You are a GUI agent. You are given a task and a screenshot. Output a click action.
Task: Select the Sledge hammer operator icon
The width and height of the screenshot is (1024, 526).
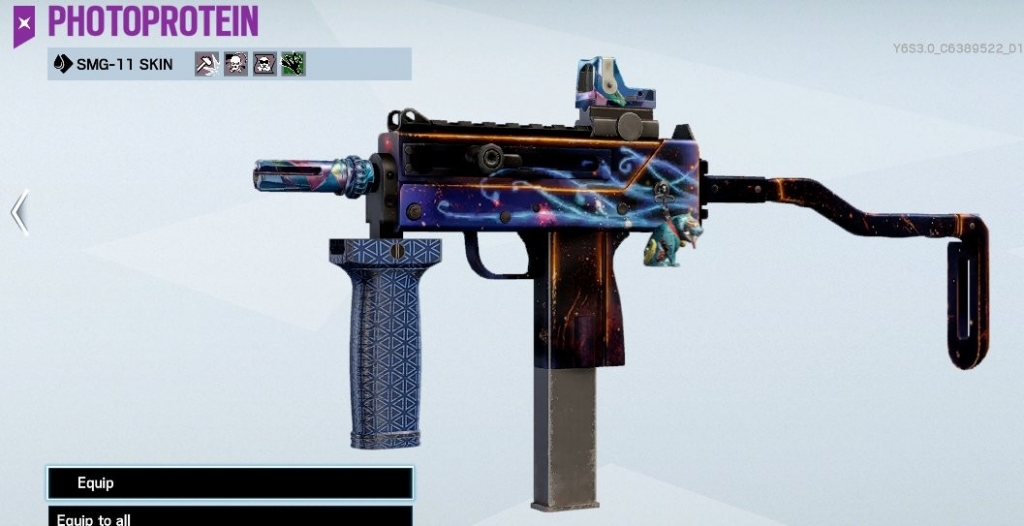pos(207,65)
